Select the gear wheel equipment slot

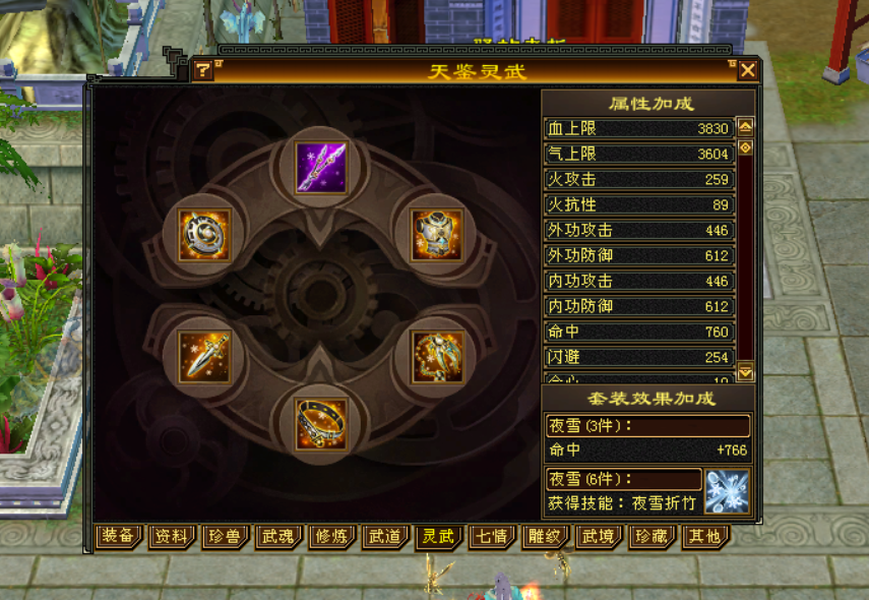(205, 234)
